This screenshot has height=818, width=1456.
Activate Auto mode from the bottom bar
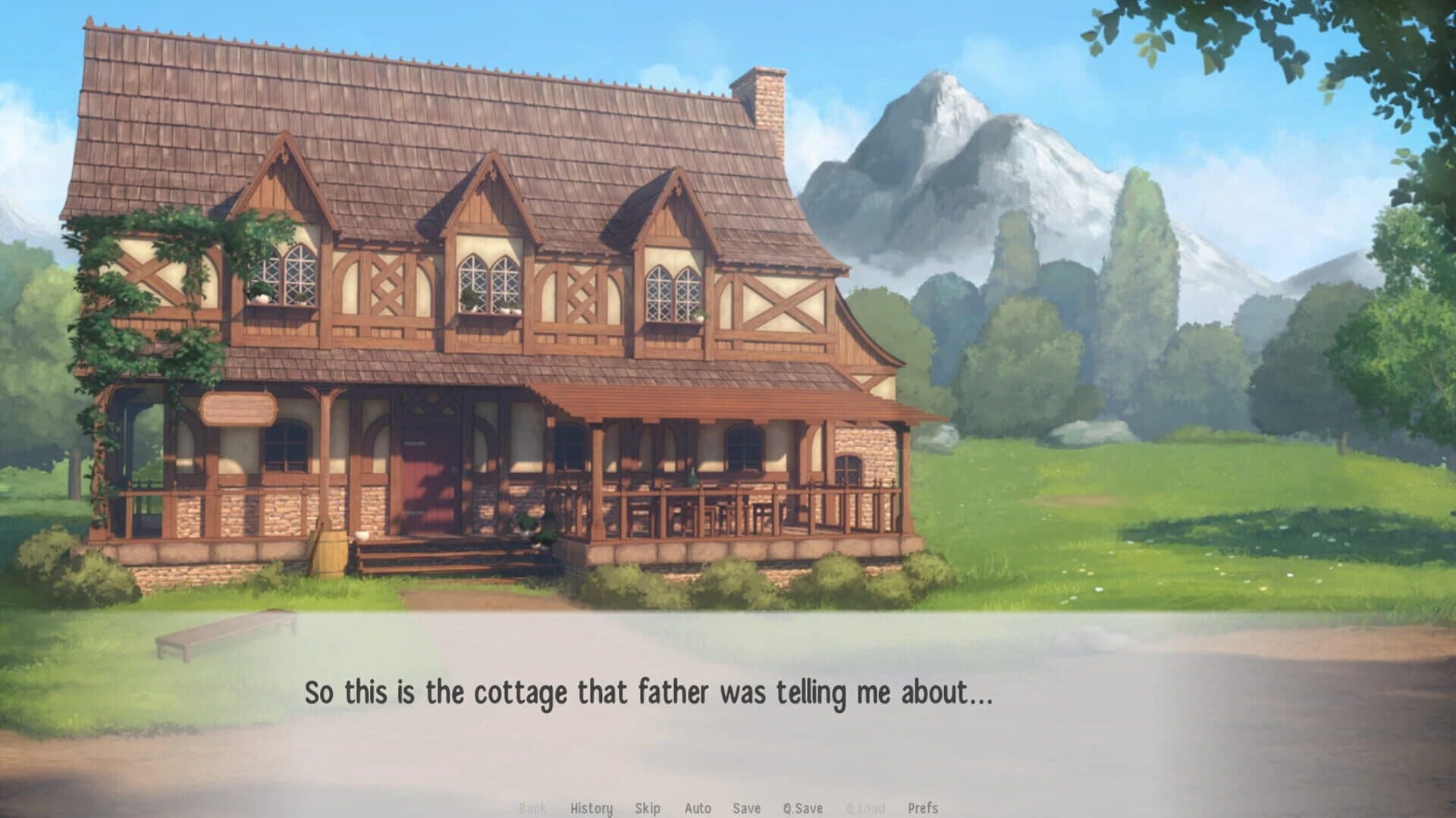pyautogui.click(x=698, y=808)
